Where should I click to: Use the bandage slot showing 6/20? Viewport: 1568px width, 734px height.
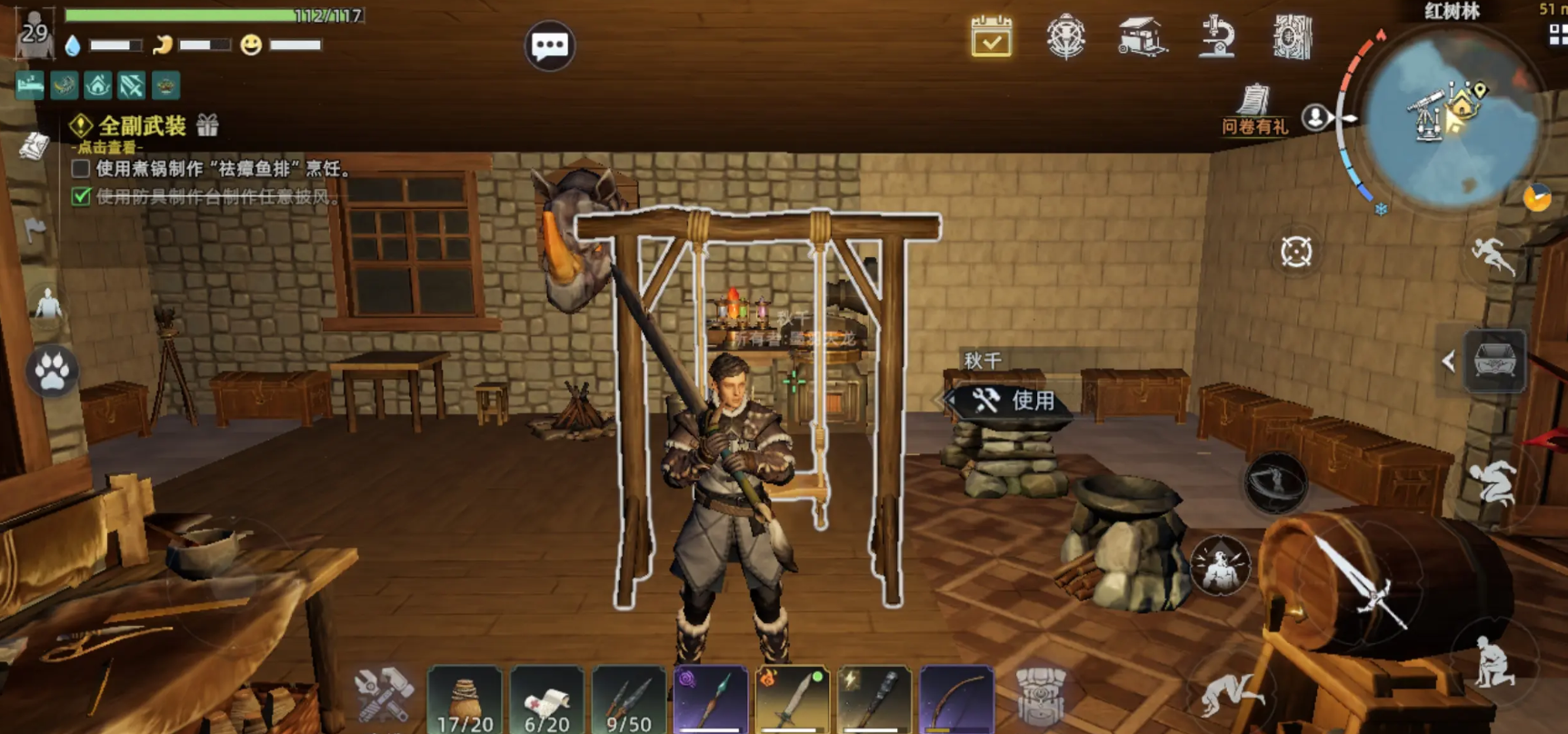(x=546, y=699)
